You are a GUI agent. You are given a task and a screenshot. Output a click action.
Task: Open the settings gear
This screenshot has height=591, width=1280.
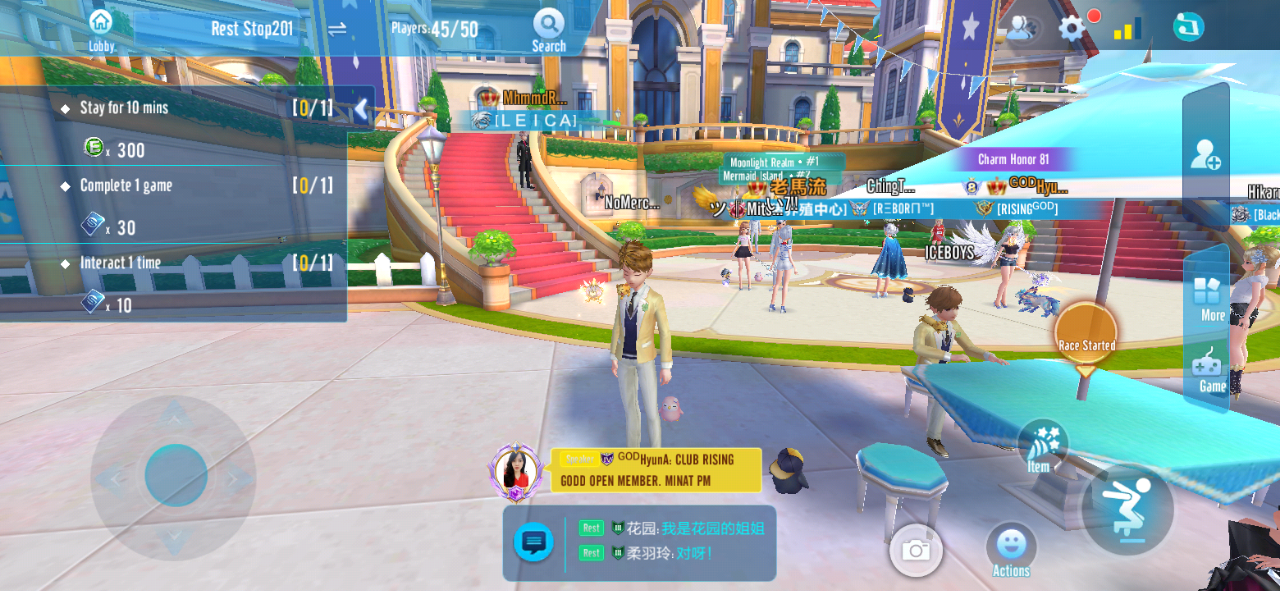(x=1072, y=28)
